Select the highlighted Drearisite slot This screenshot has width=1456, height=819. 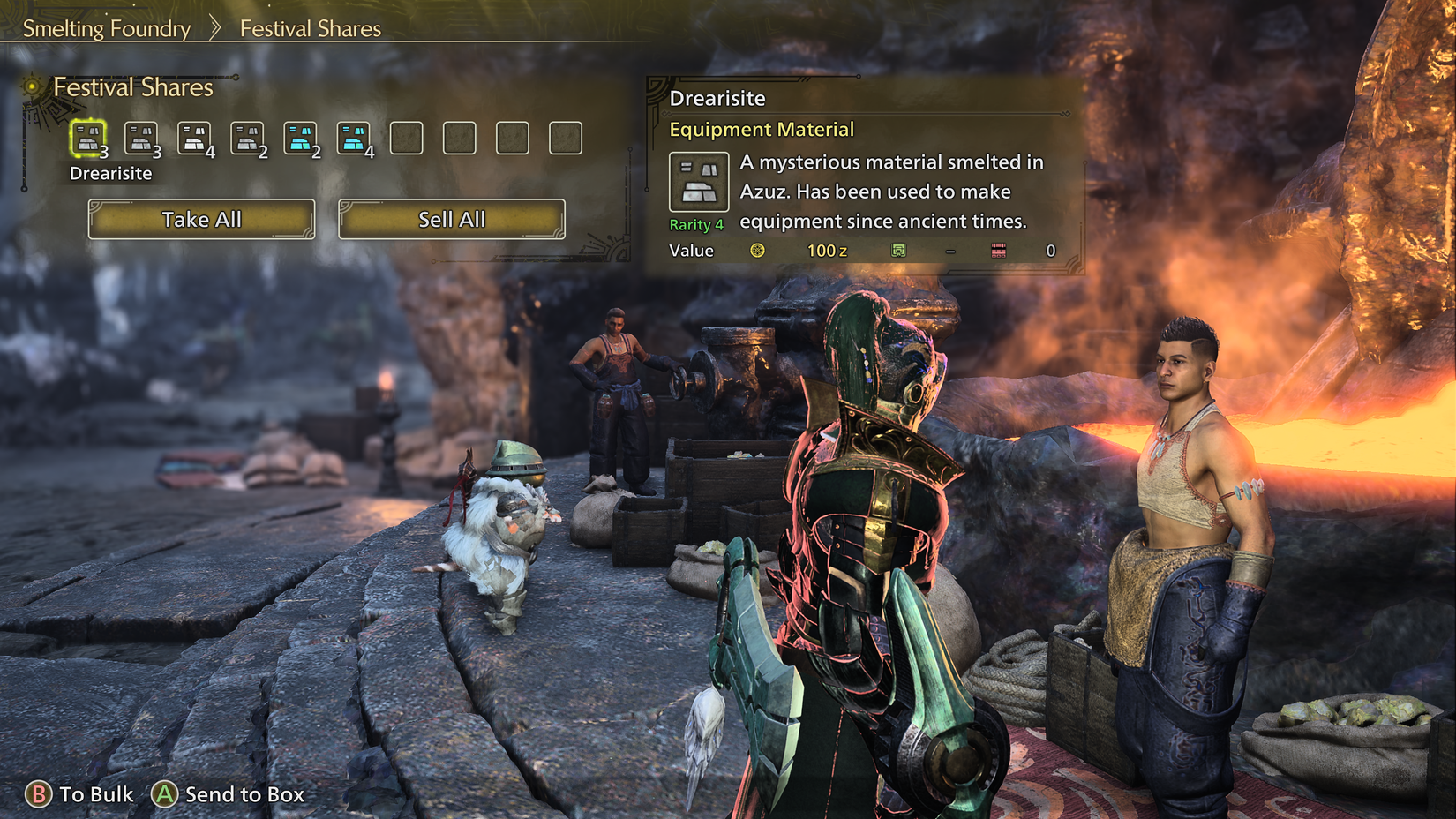88,137
